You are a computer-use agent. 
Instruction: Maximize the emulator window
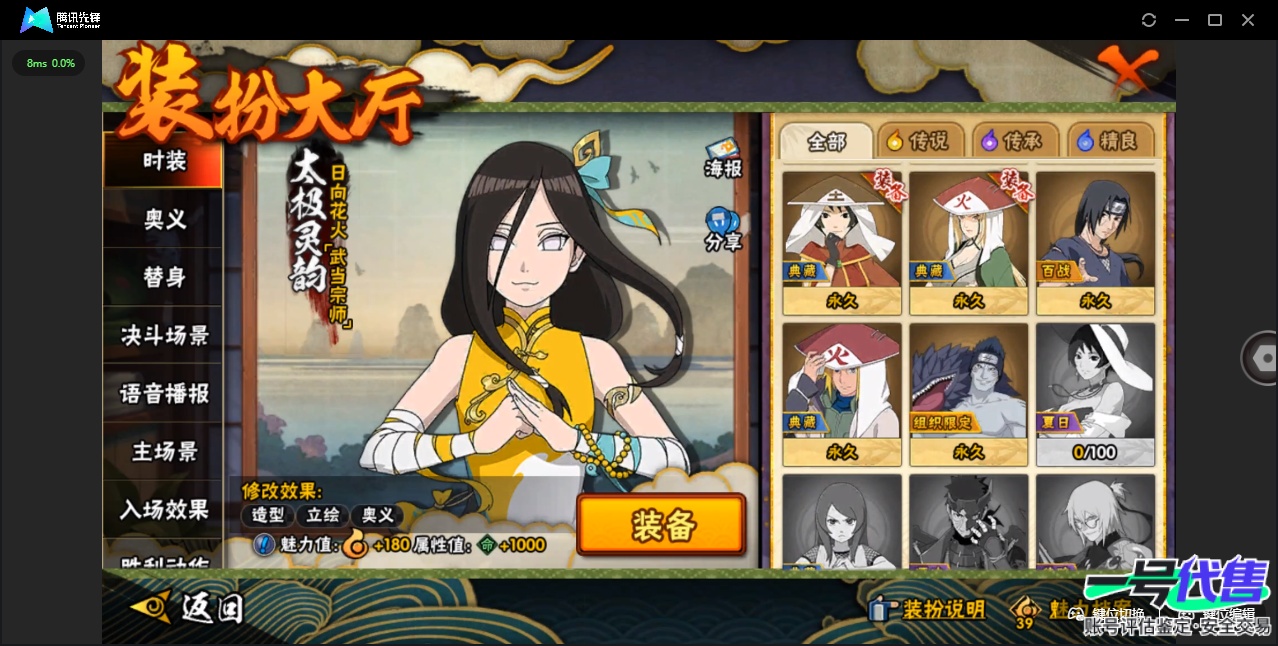(1215, 20)
